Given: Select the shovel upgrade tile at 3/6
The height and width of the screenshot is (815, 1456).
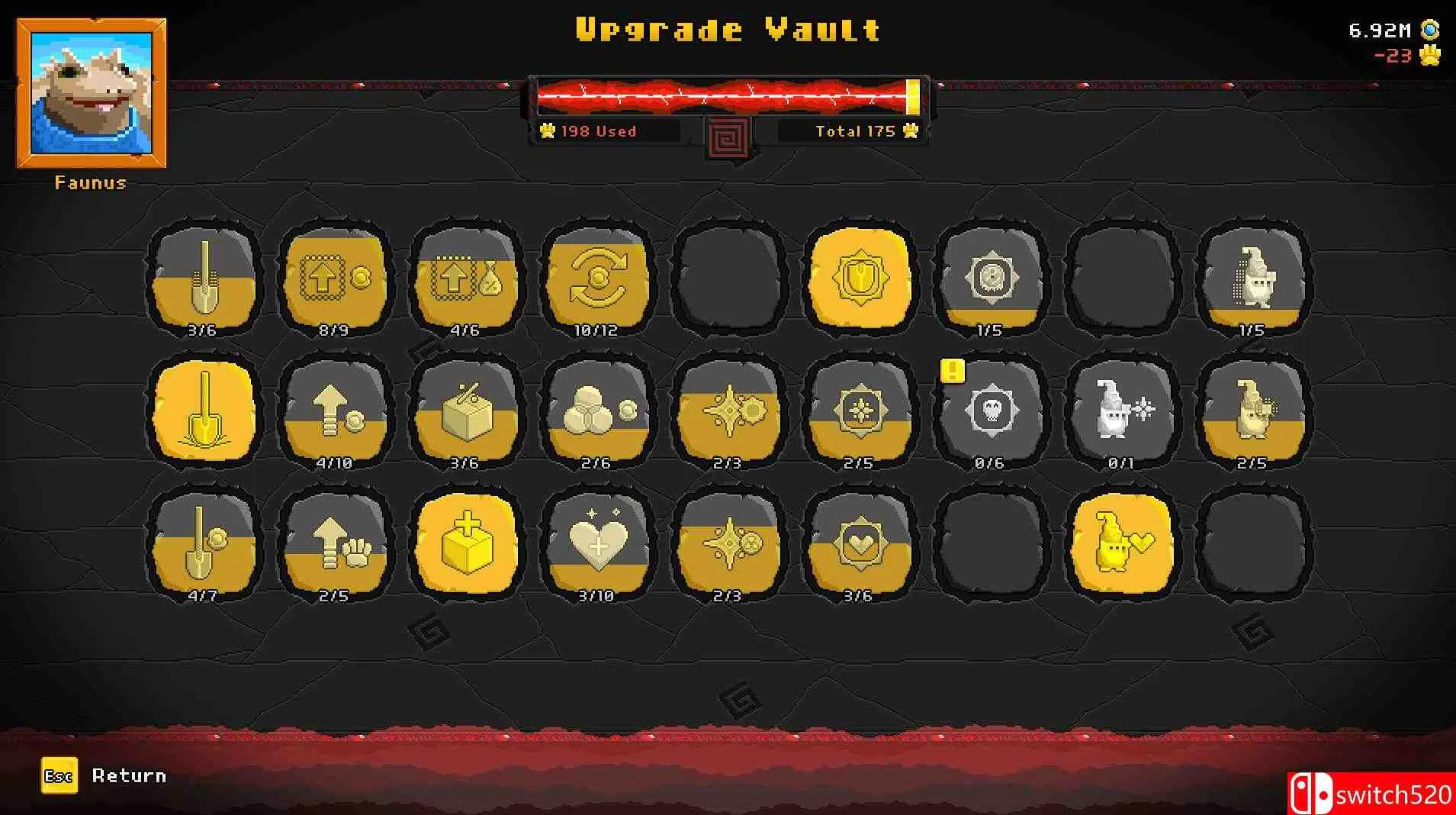Looking at the screenshot, I should click(204, 279).
